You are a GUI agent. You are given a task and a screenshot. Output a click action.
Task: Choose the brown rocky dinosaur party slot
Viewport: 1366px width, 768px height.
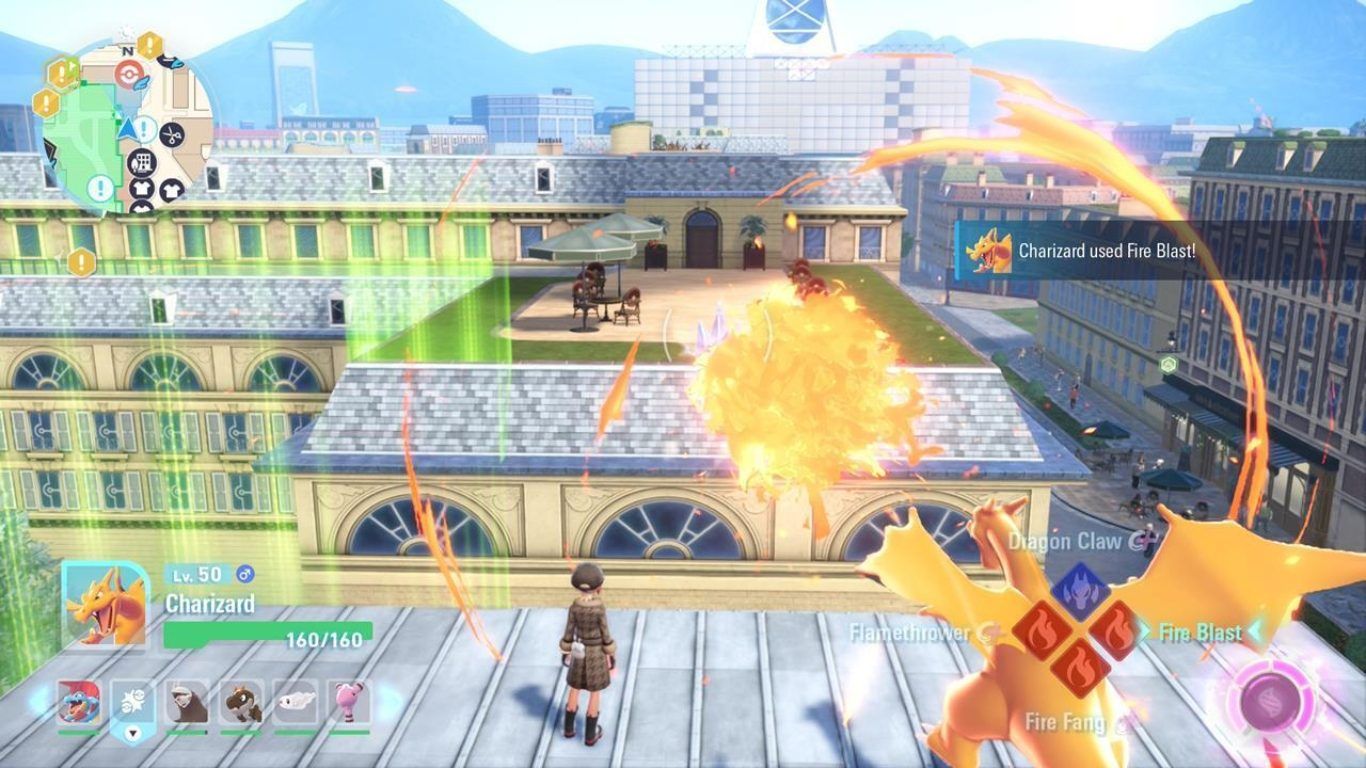click(x=241, y=703)
